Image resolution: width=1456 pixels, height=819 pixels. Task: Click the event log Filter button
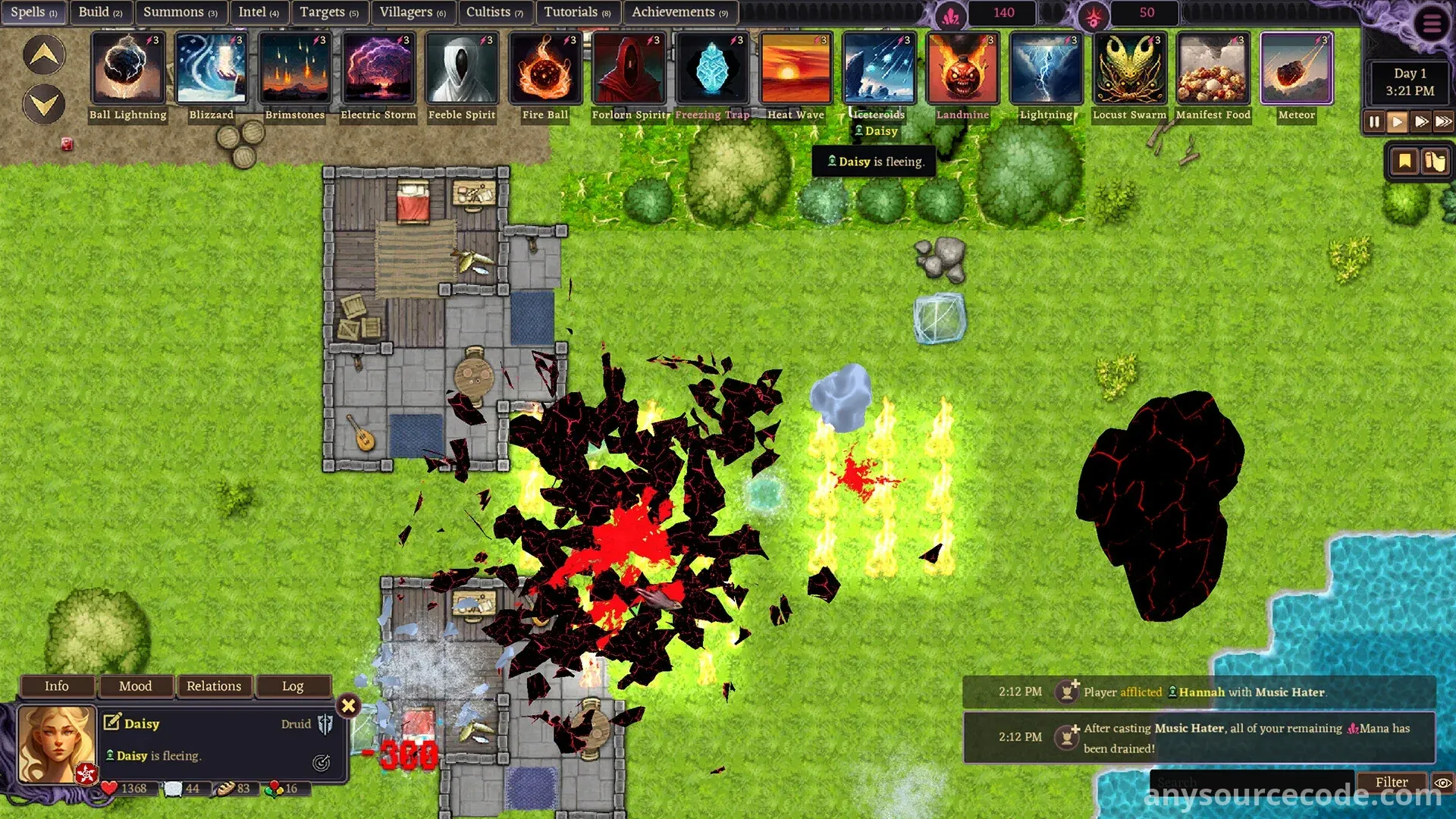pyautogui.click(x=1392, y=782)
